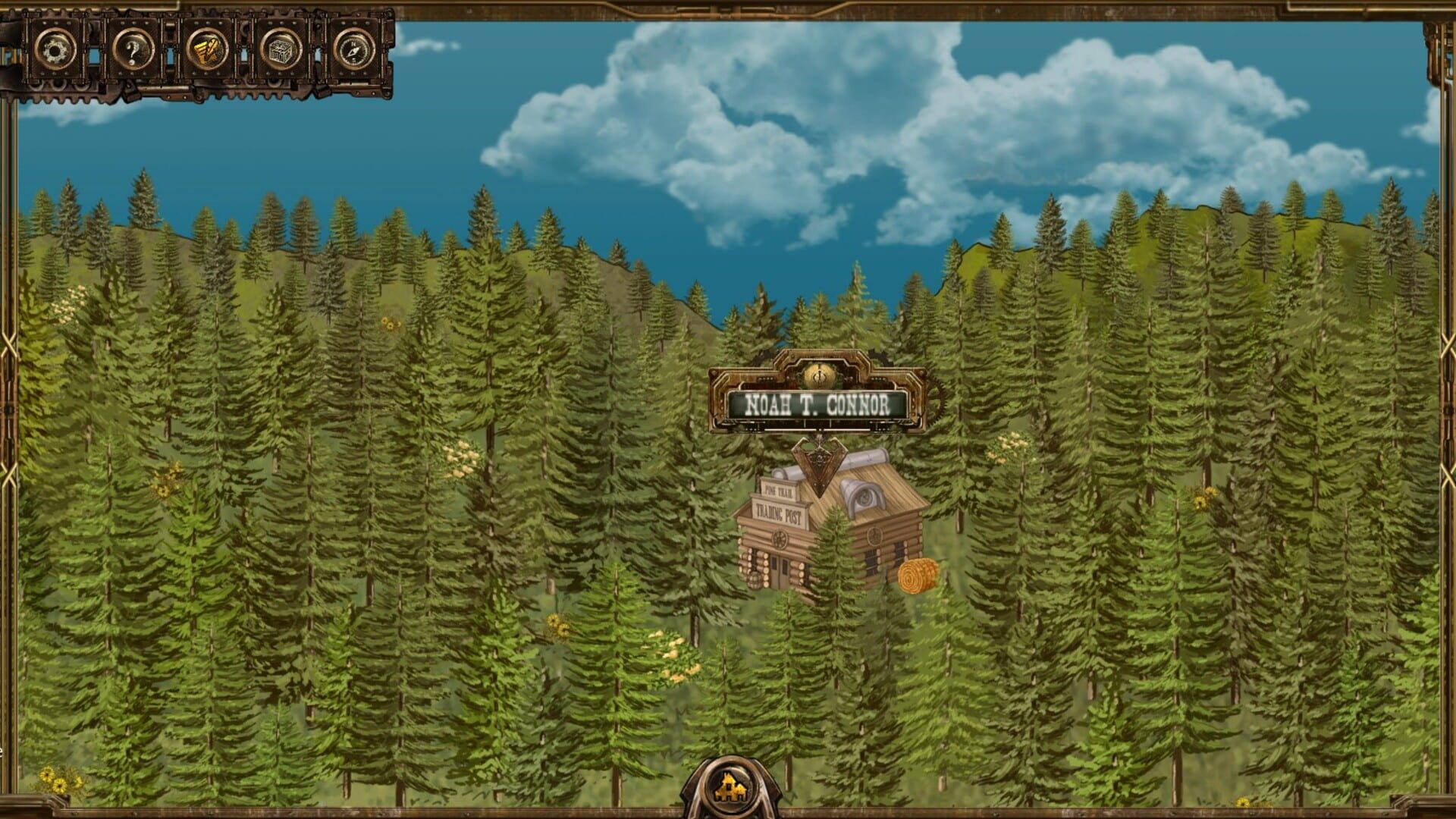Viewport: 1456px width, 819px height.
Task: Click the brass emblem above Noah's nameplate
Action: click(821, 376)
